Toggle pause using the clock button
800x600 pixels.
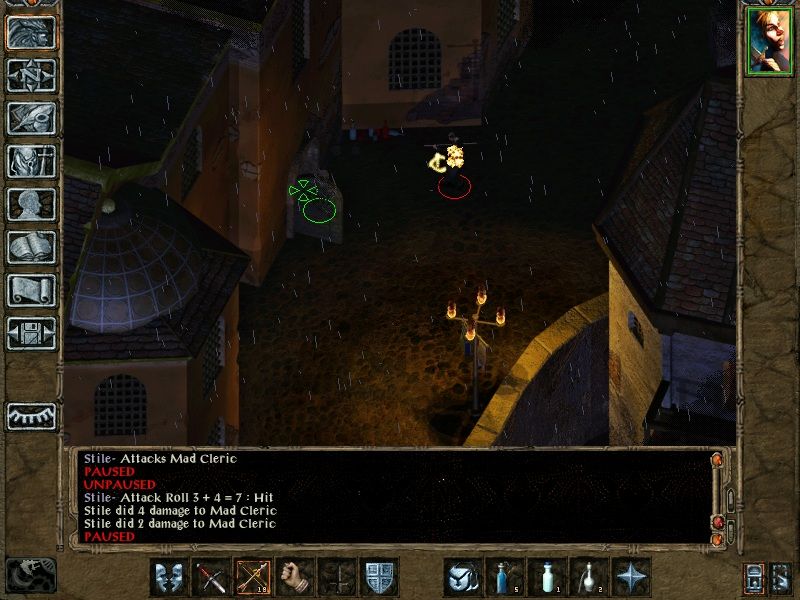(x=30, y=574)
